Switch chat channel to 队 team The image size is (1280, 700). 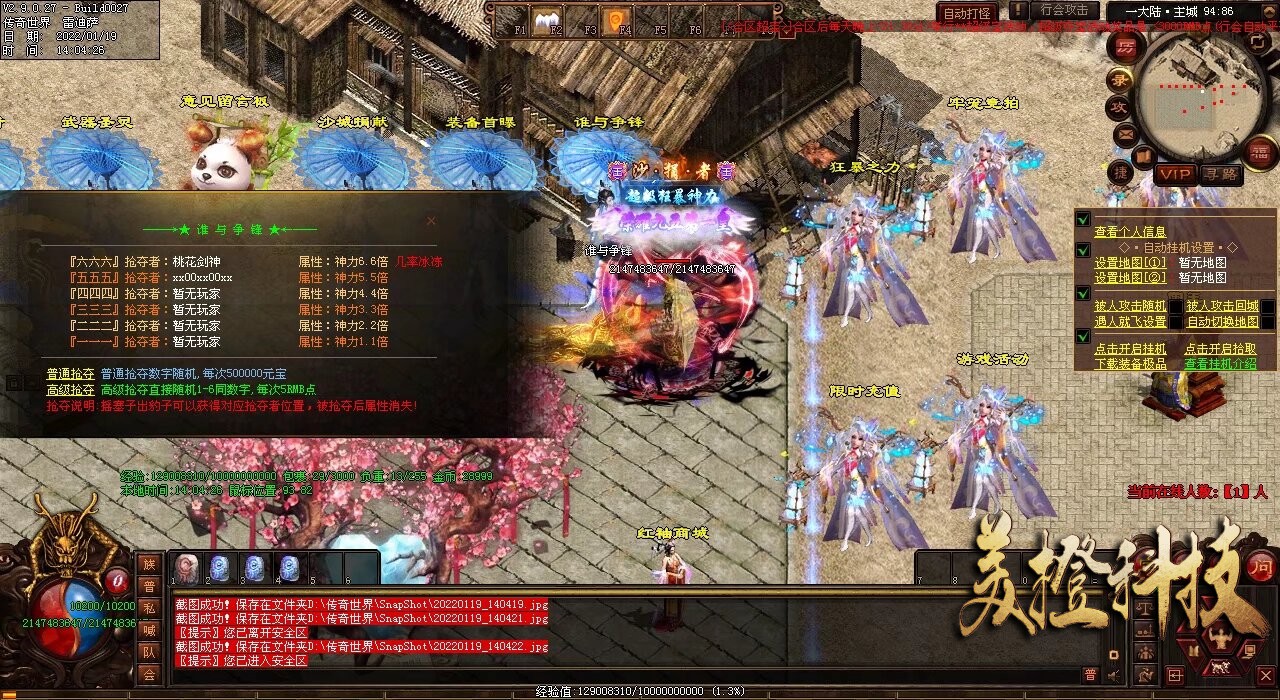pyautogui.click(x=149, y=652)
